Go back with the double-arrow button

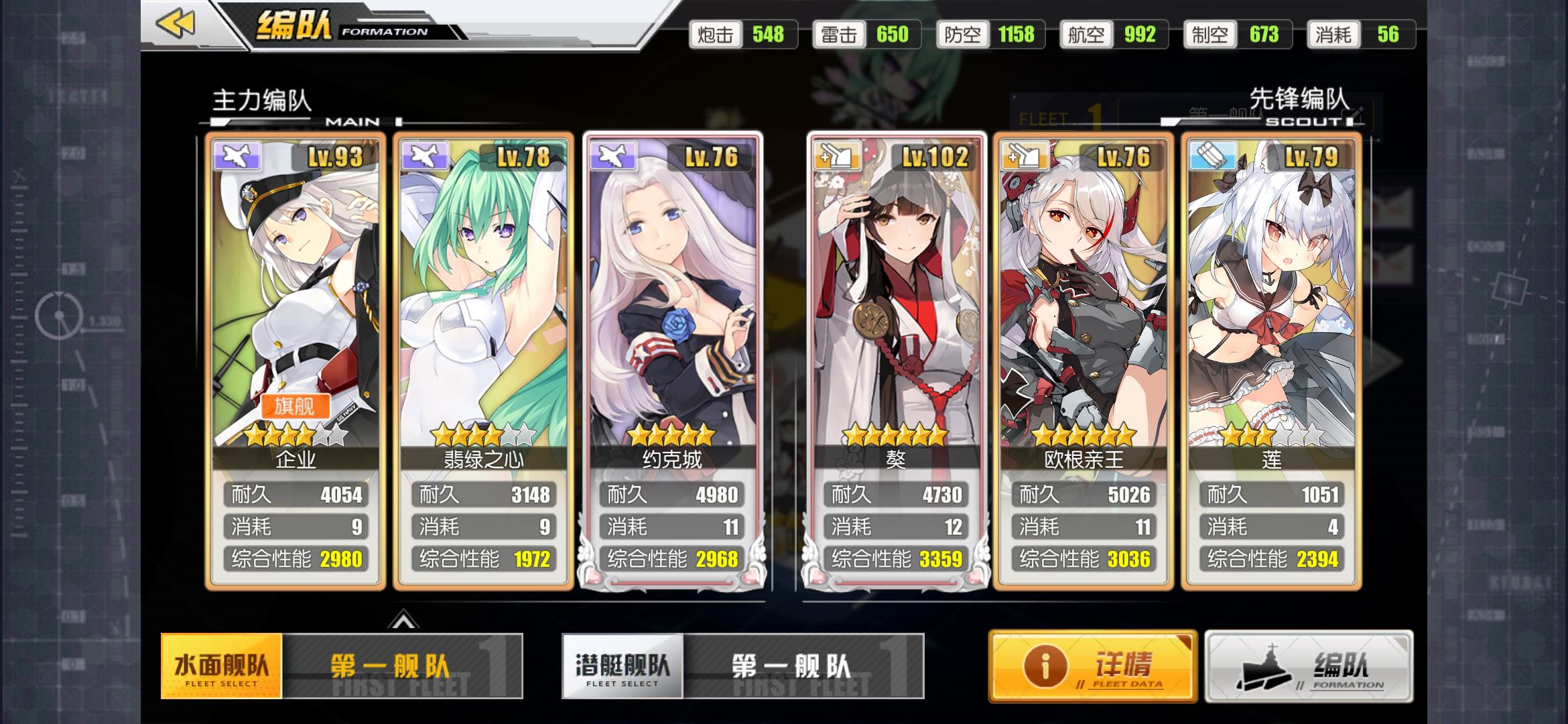click(x=176, y=24)
